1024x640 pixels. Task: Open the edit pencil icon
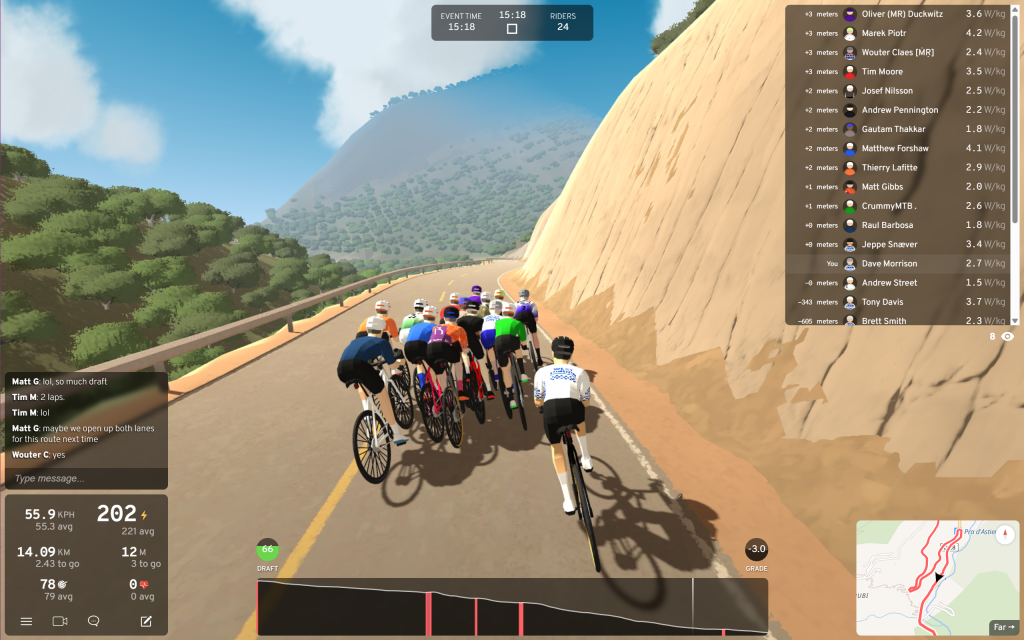coord(146,621)
